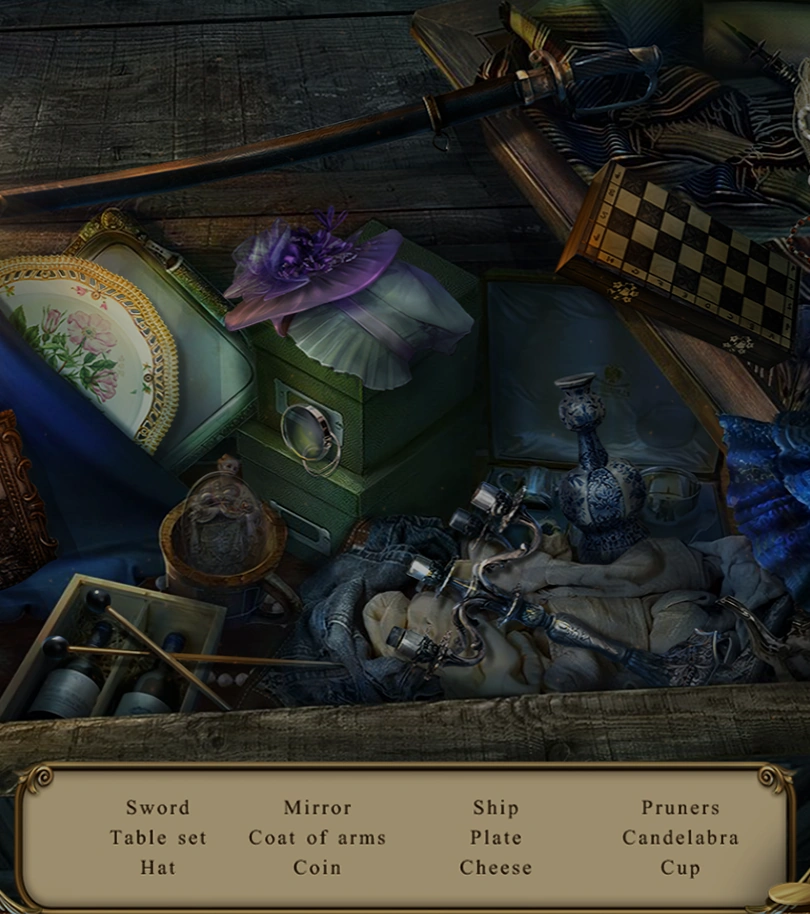
Task: Choose the Cup entry in the list
Action: coord(680,868)
